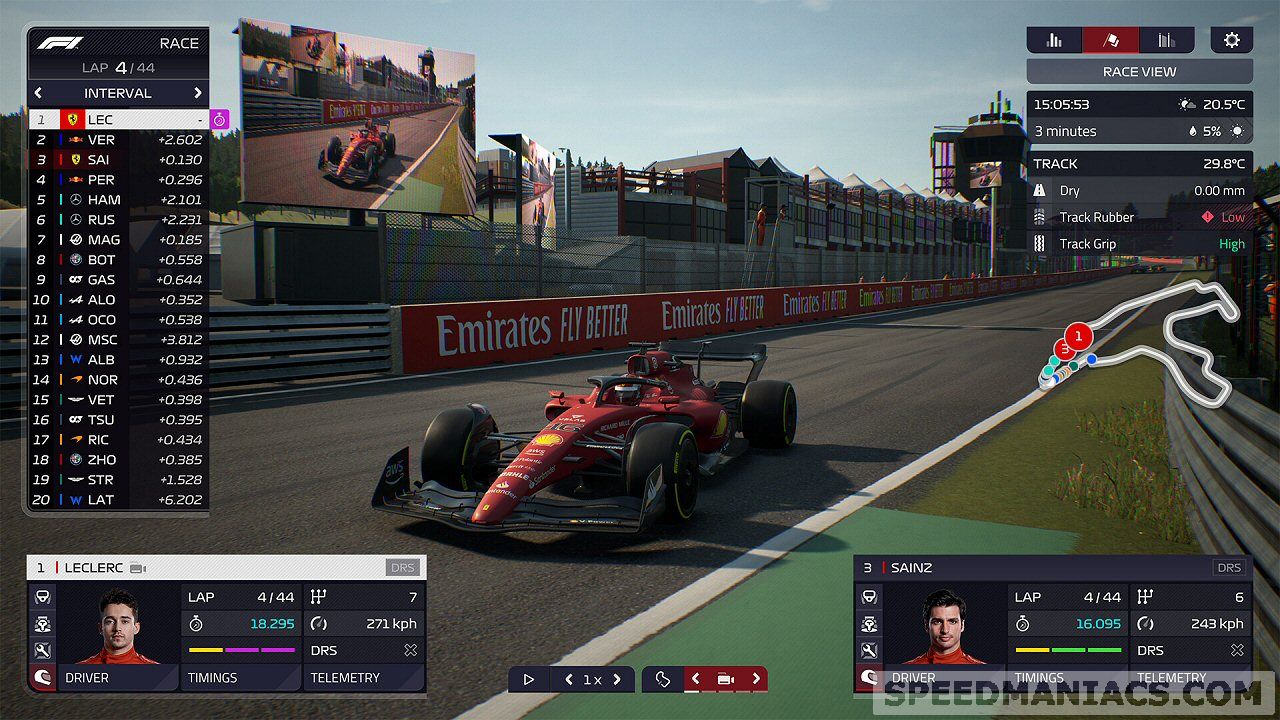Viewport: 1280px width, 720px height.
Task: Open the settings gear menu
Action: [1231, 40]
